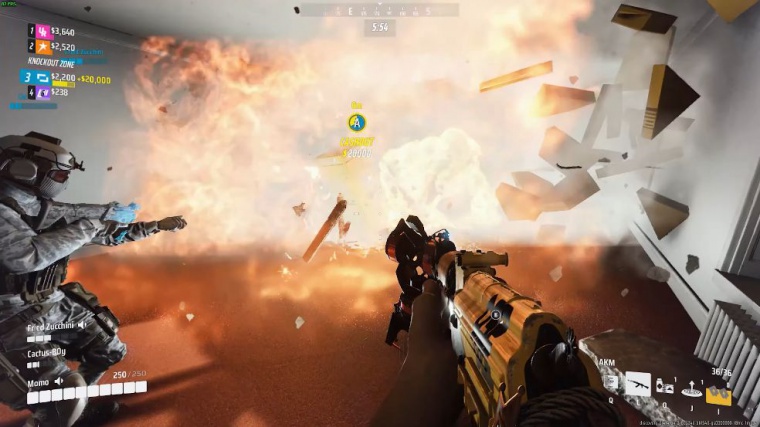Screen dimensions: 760x427
Task: Select teammate Cactus-BOy in squad list
Action: (x=48, y=353)
